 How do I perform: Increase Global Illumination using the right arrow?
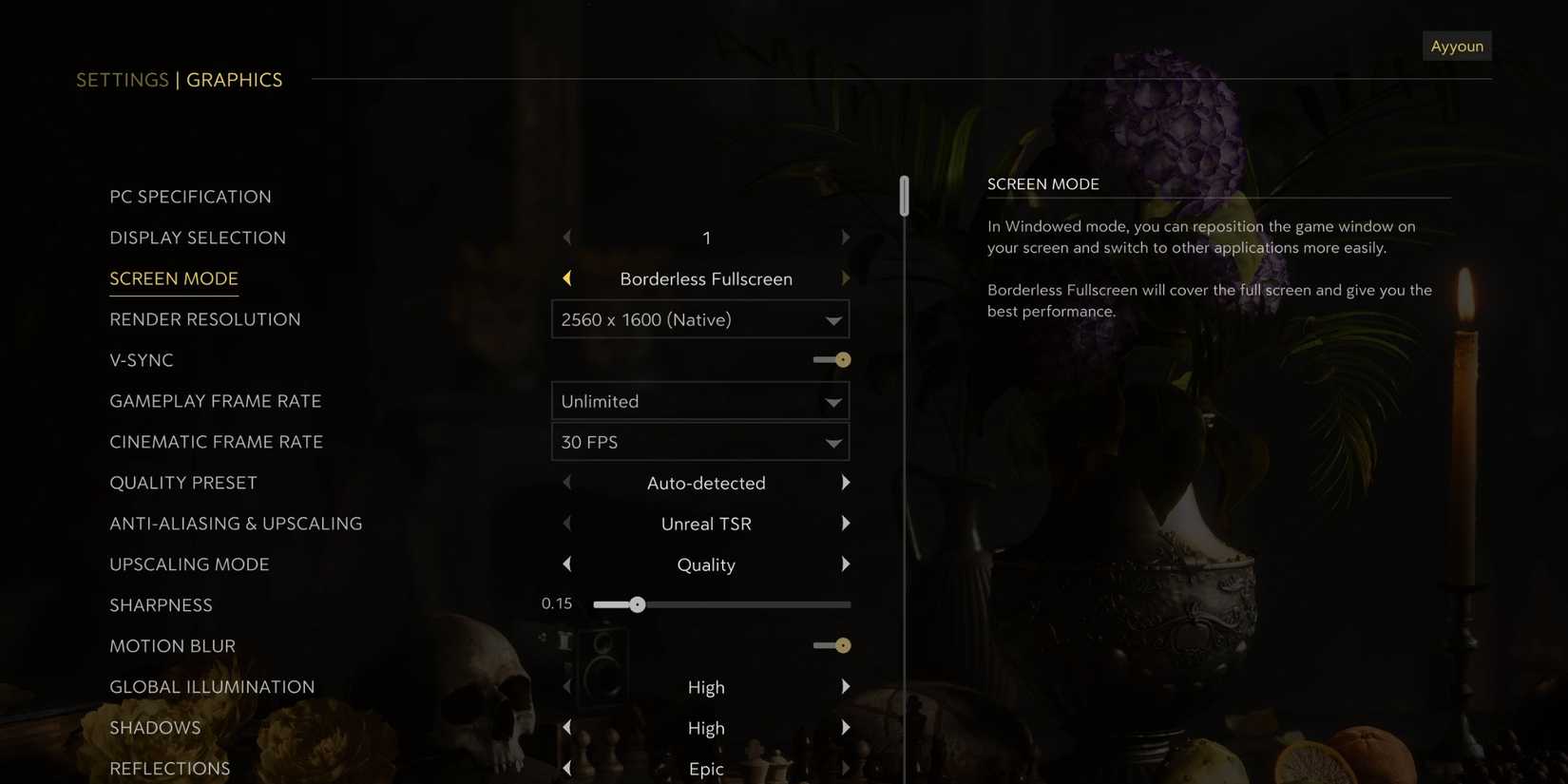(x=846, y=685)
